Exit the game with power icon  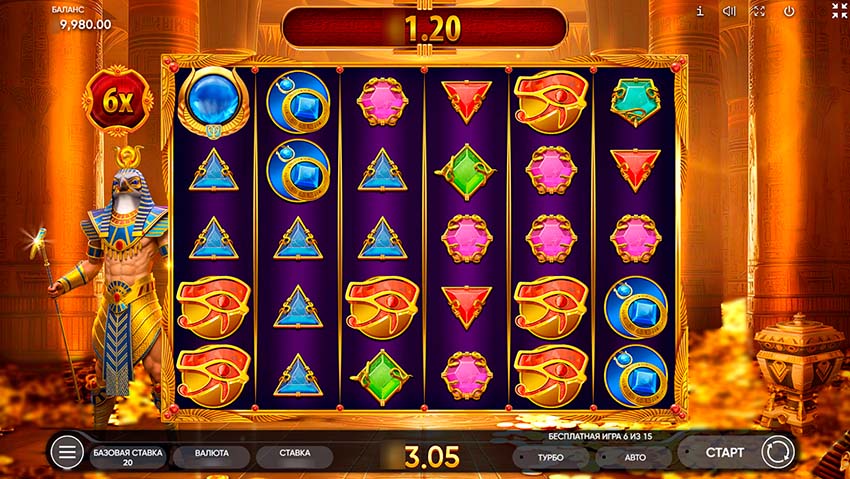click(789, 11)
